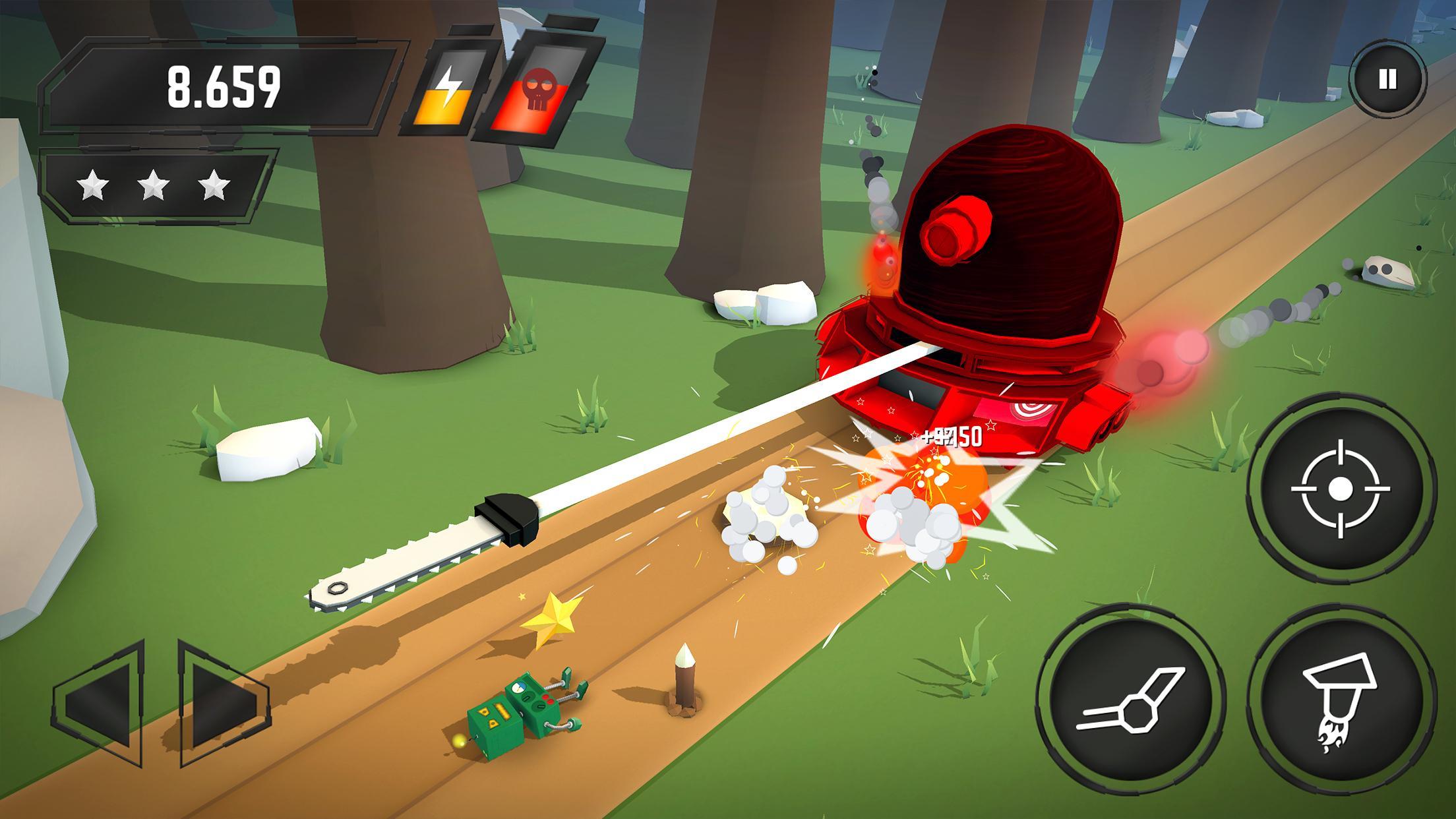1456x819 pixels.
Task: Tap the score panel showing 8.659
Action: pos(224,87)
